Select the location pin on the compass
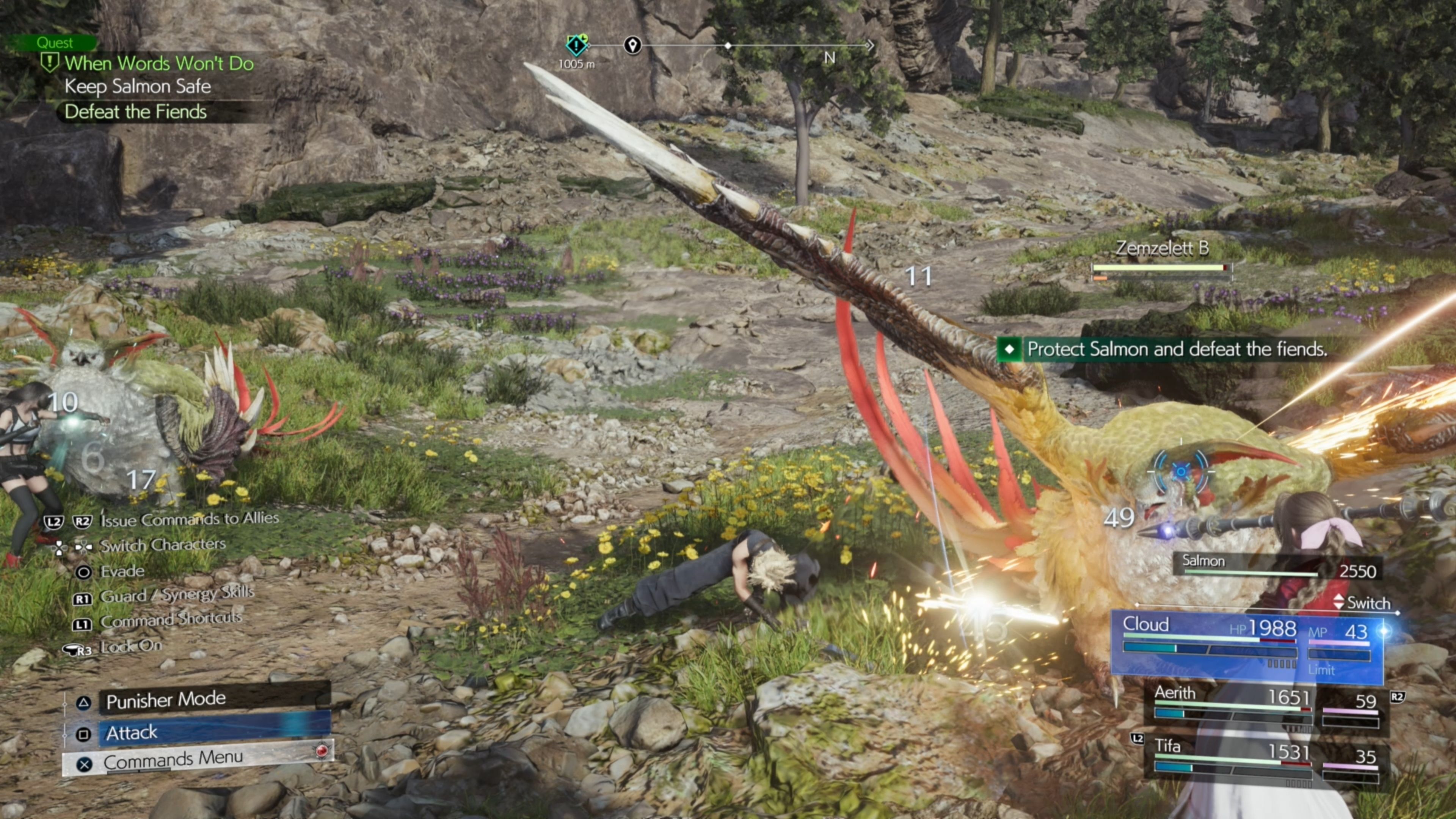 point(632,45)
